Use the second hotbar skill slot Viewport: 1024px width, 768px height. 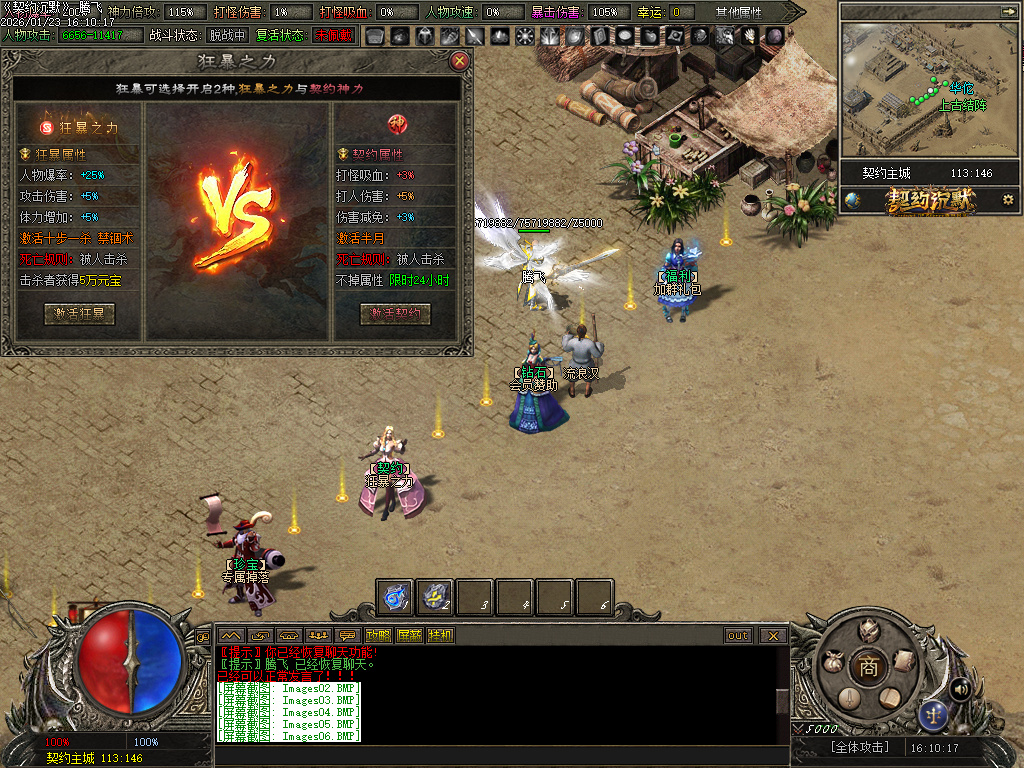435,597
